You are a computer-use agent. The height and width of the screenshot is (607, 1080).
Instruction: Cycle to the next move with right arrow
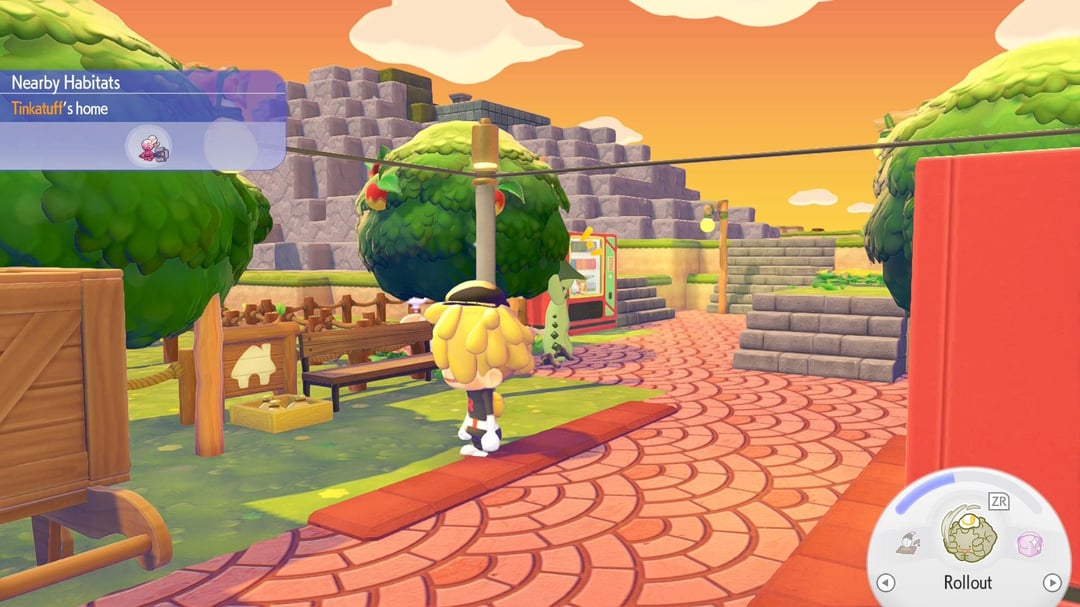pyautogui.click(x=1051, y=583)
